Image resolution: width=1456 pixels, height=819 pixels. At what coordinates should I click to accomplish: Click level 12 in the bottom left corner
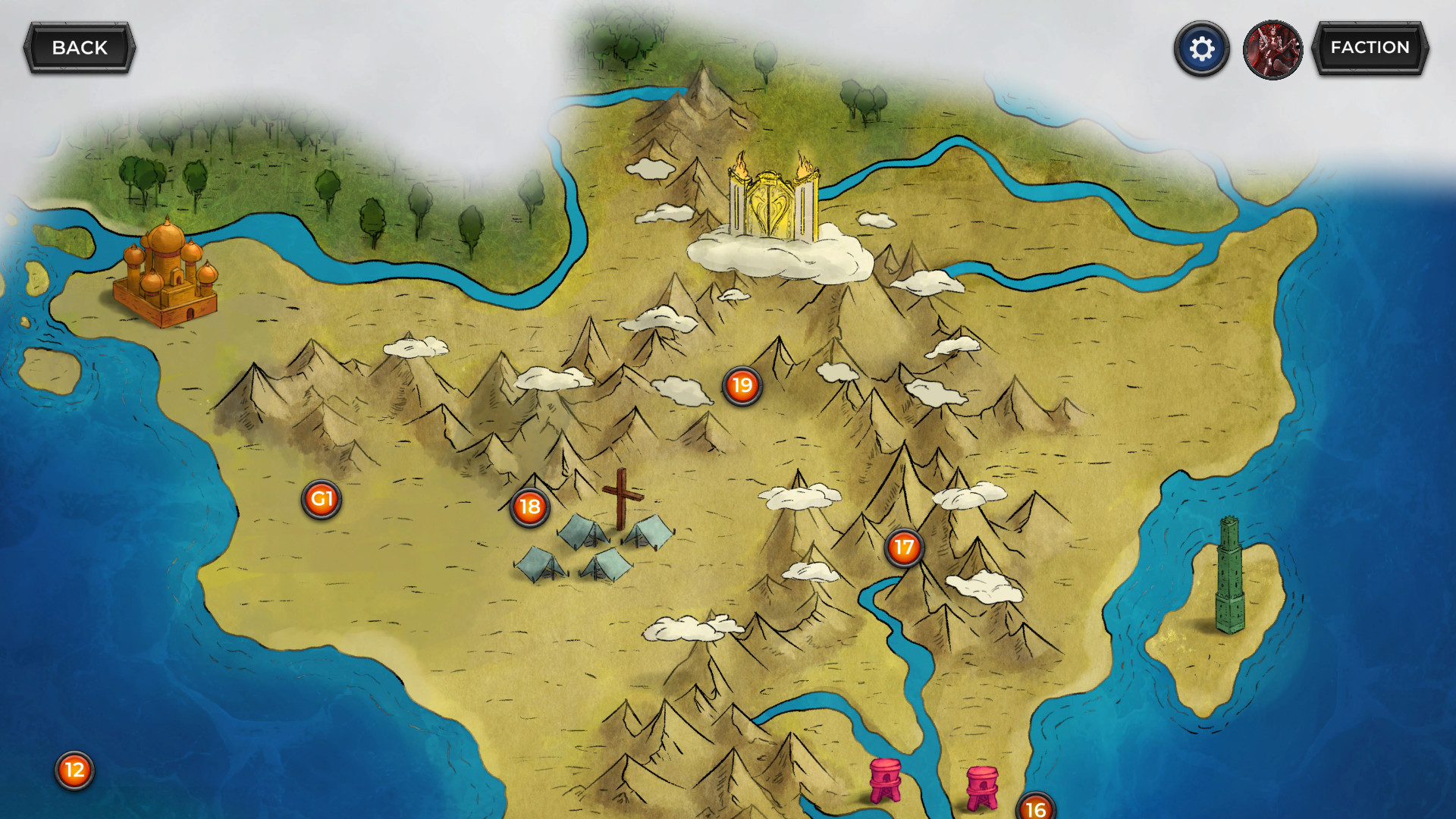point(73,770)
